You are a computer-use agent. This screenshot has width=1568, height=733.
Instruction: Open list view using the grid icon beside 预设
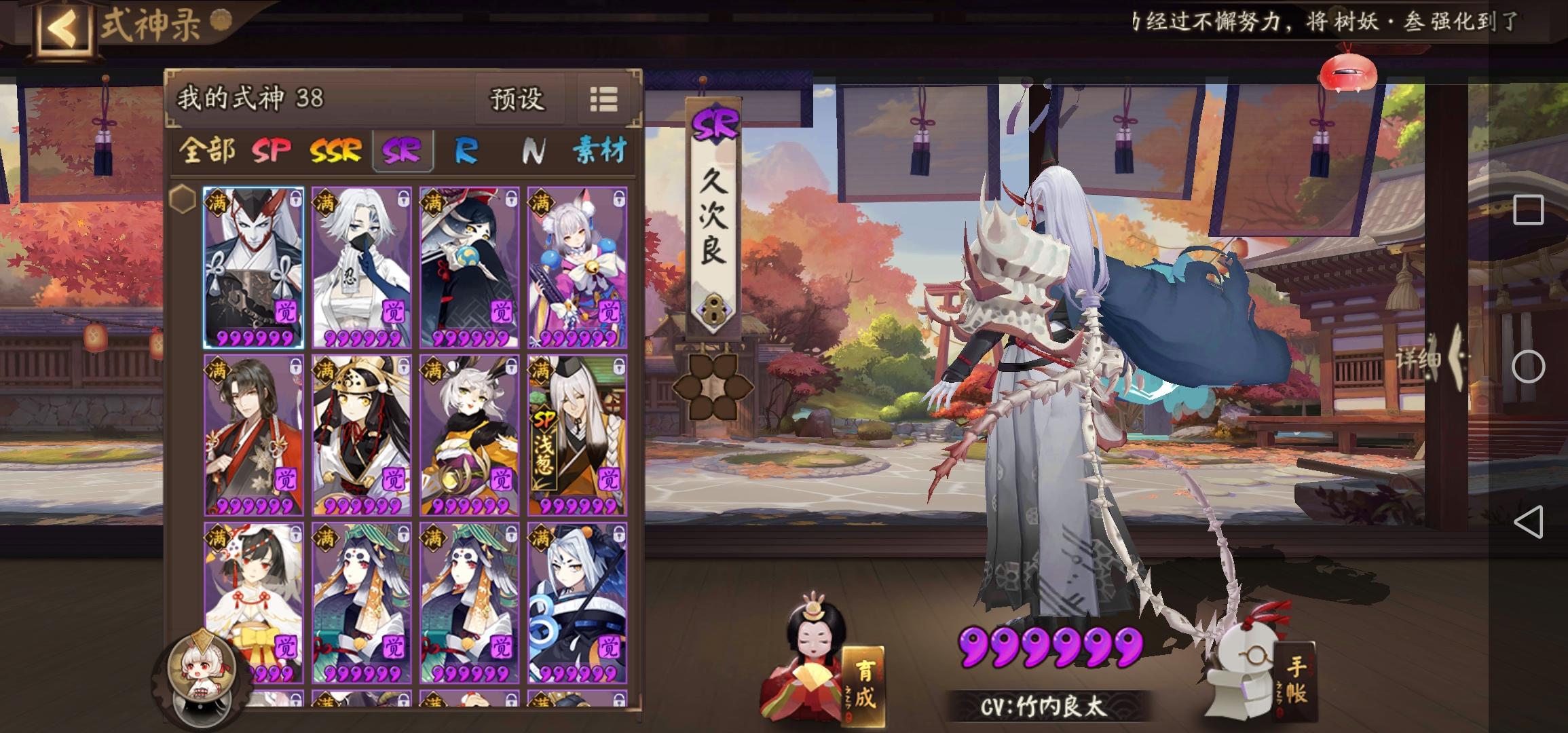coord(604,100)
